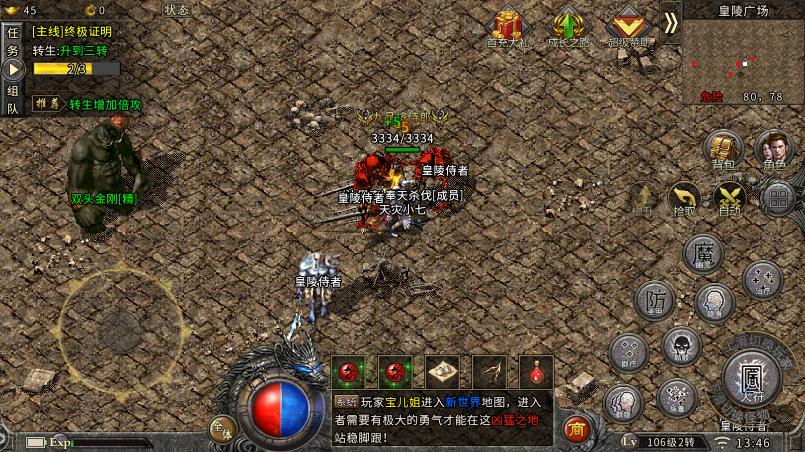Viewport: 805px width, 452px height.
Task: Collapse the top icons with the double-arrow button
Action: [670, 22]
